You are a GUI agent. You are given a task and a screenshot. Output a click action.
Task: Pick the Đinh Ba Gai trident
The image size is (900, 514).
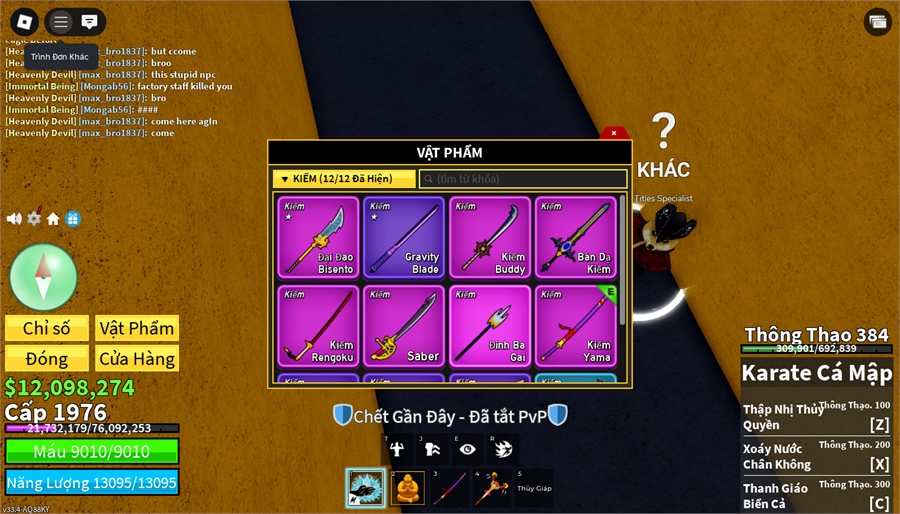[490, 326]
